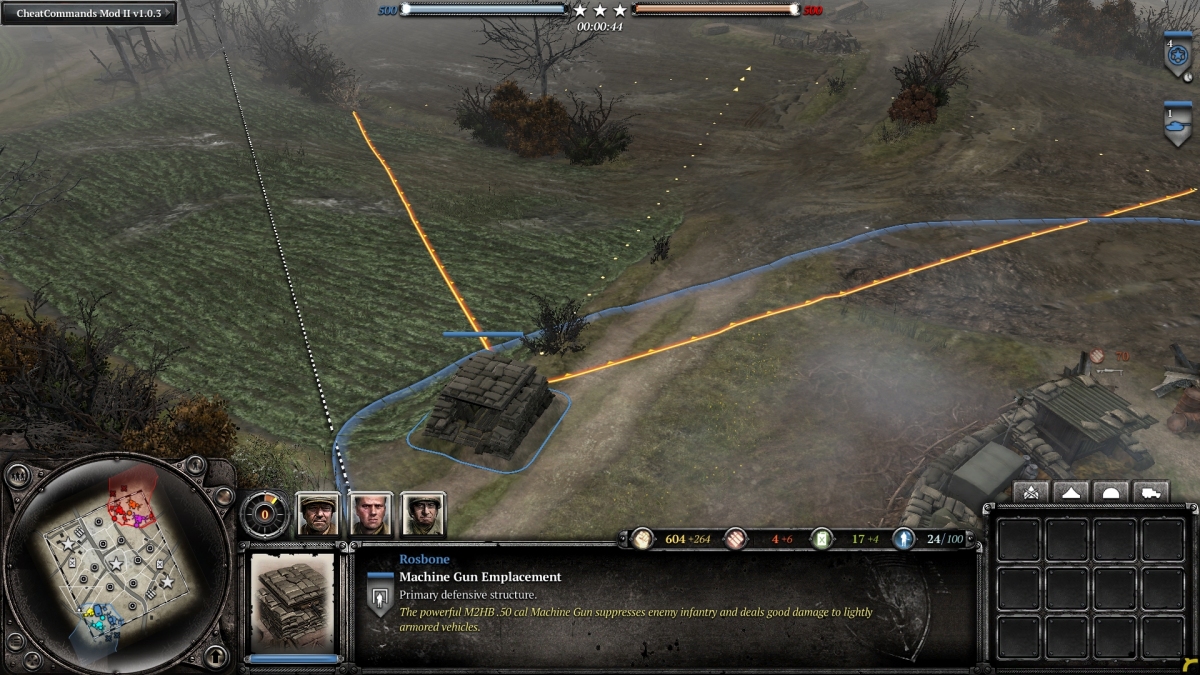Choose the bare-headed commander portrait
1200x675 pixels.
point(371,514)
